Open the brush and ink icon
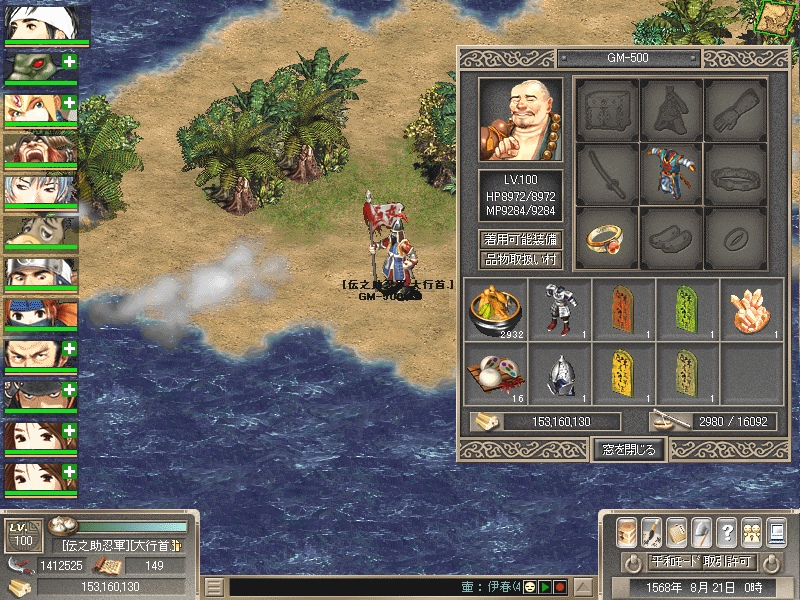Screen dimensions: 800x600 (652, 532)
